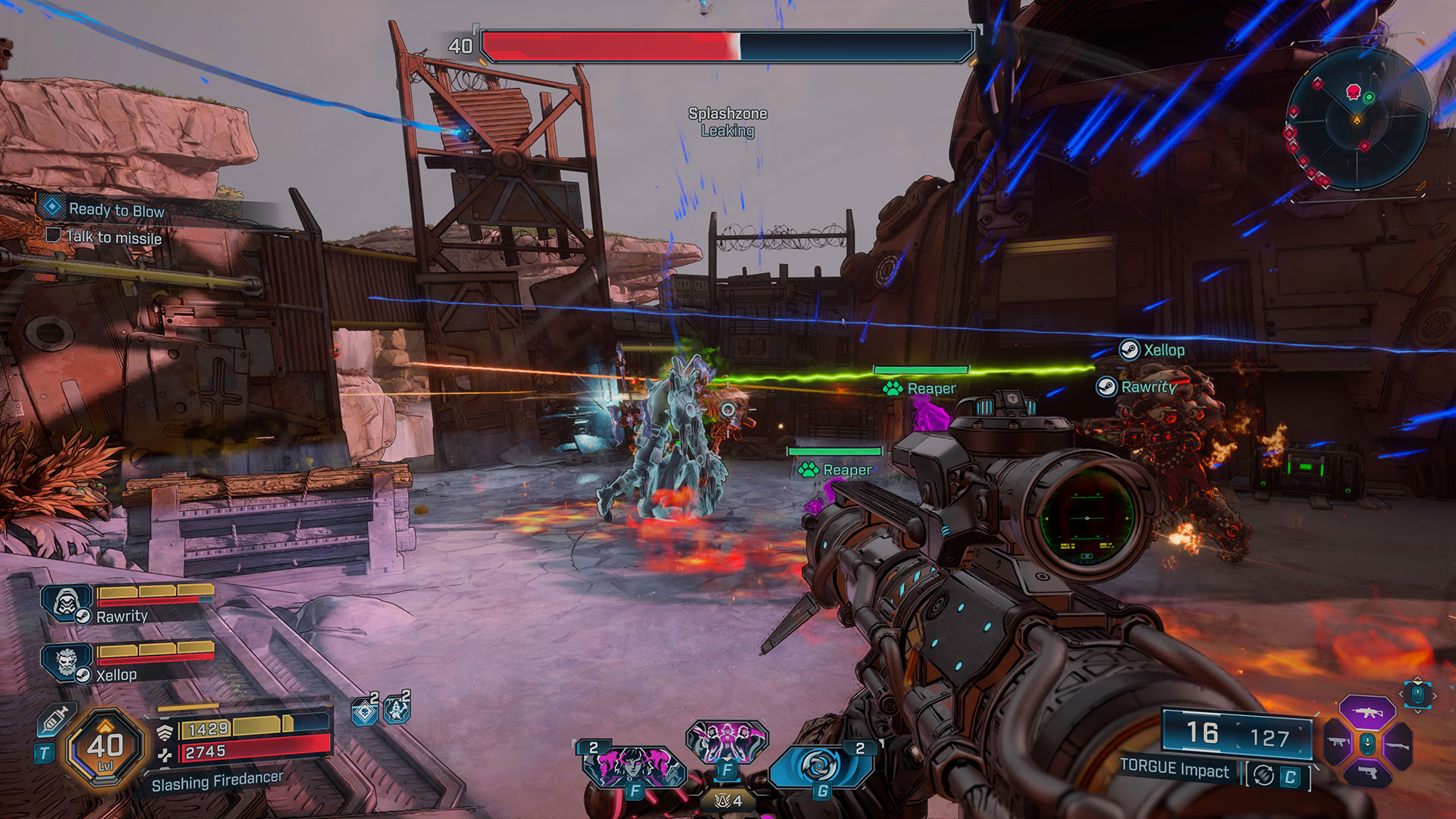Click the gold winged emblem counter
This screenshot has width=1456, height=819.
tap(726, 801)
